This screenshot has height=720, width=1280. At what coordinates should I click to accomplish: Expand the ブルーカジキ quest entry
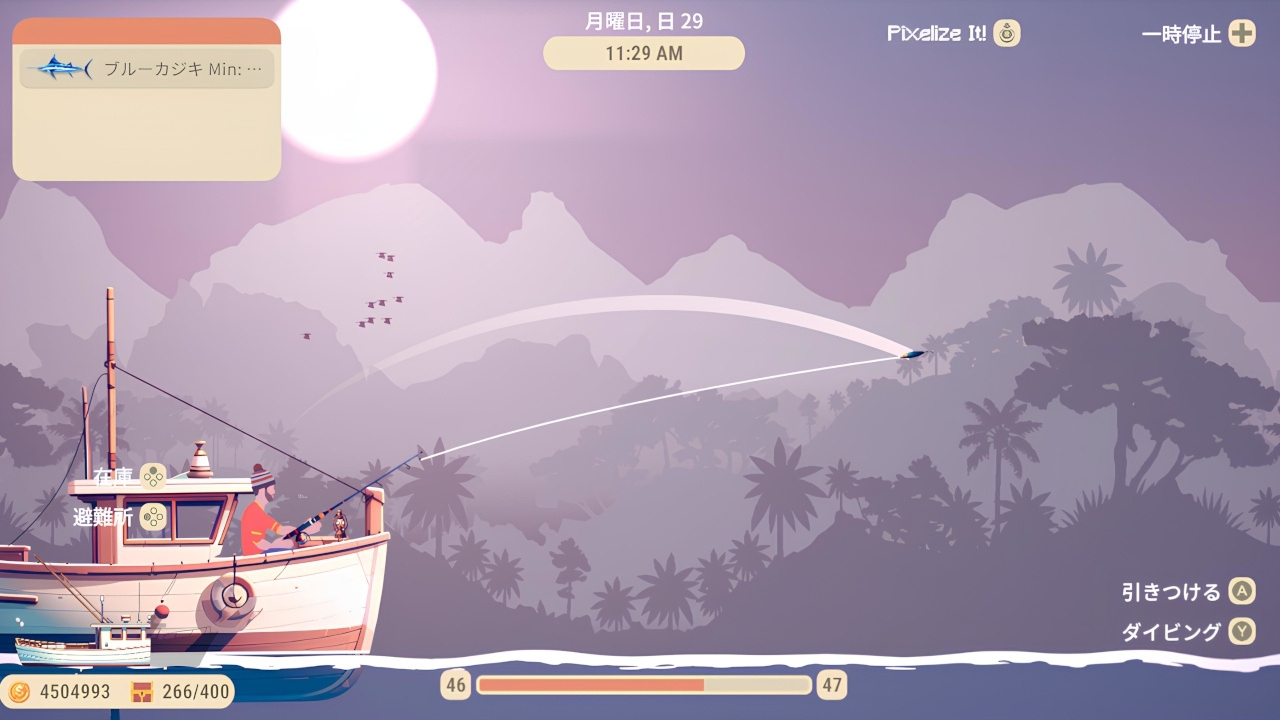click(146, 68)
